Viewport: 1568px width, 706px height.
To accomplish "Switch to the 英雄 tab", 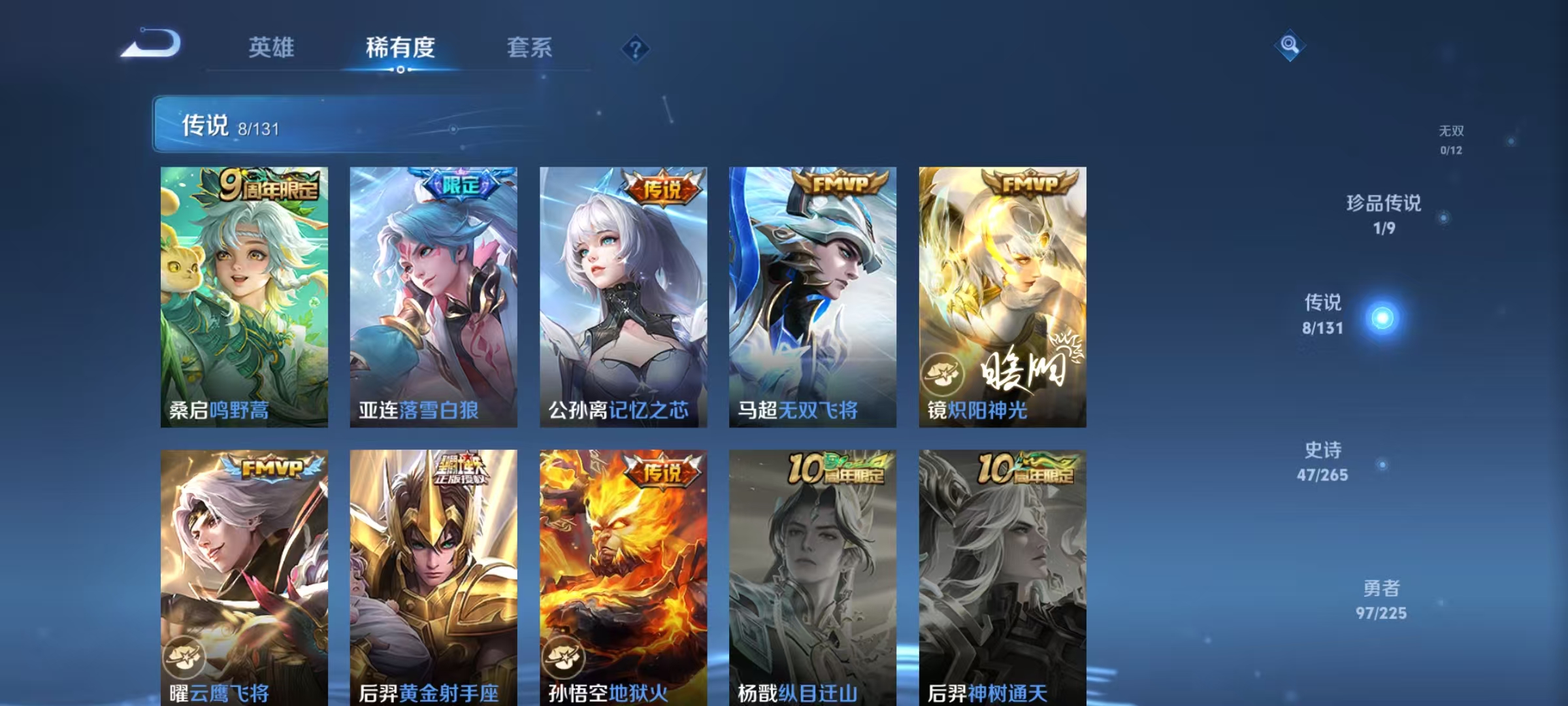I will click(272, 48).
